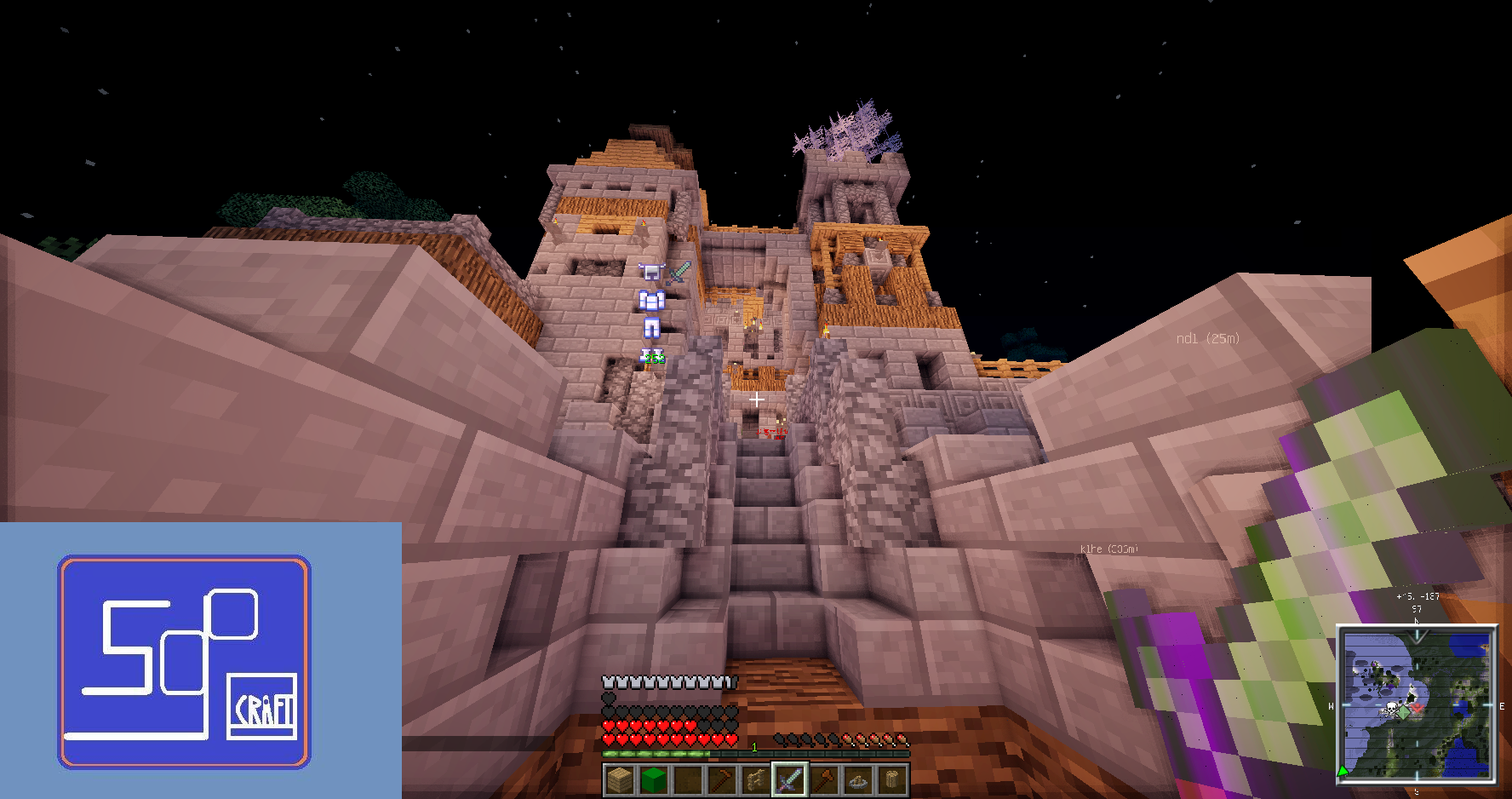Select the wood log hotbar slot
The width and height of the screenshot is (1512, 799).
click(x=891, y=779)
